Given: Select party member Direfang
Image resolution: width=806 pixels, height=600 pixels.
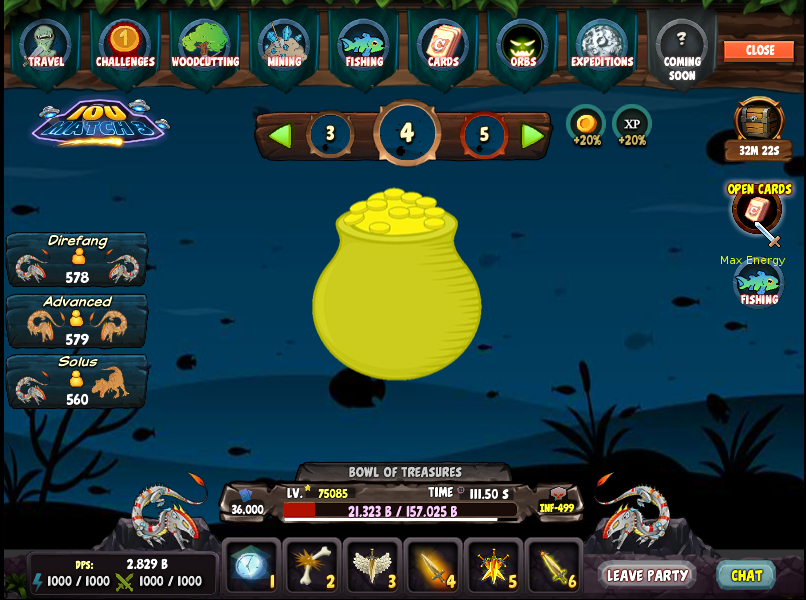Looking at the screenshot, I should (77, 260).
